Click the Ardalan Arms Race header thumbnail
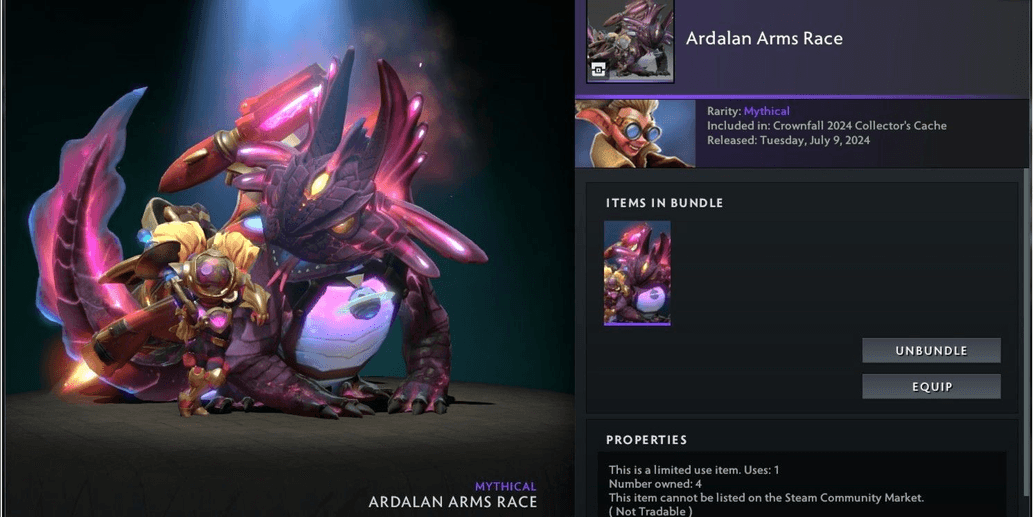The height and width of the screenshot is (517, 1033). (x=629, y=41)
